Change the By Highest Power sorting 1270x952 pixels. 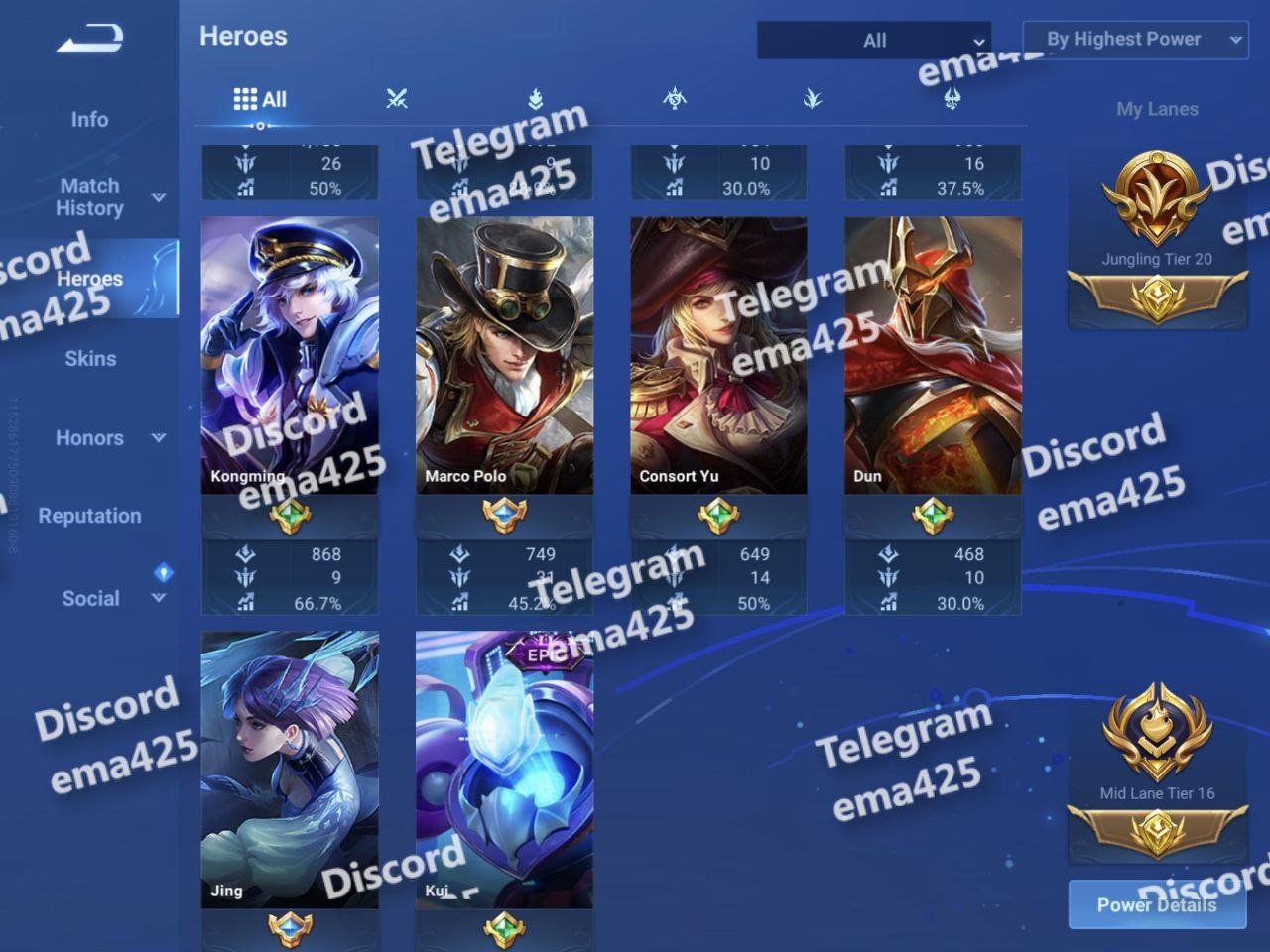pos(1135,40)
